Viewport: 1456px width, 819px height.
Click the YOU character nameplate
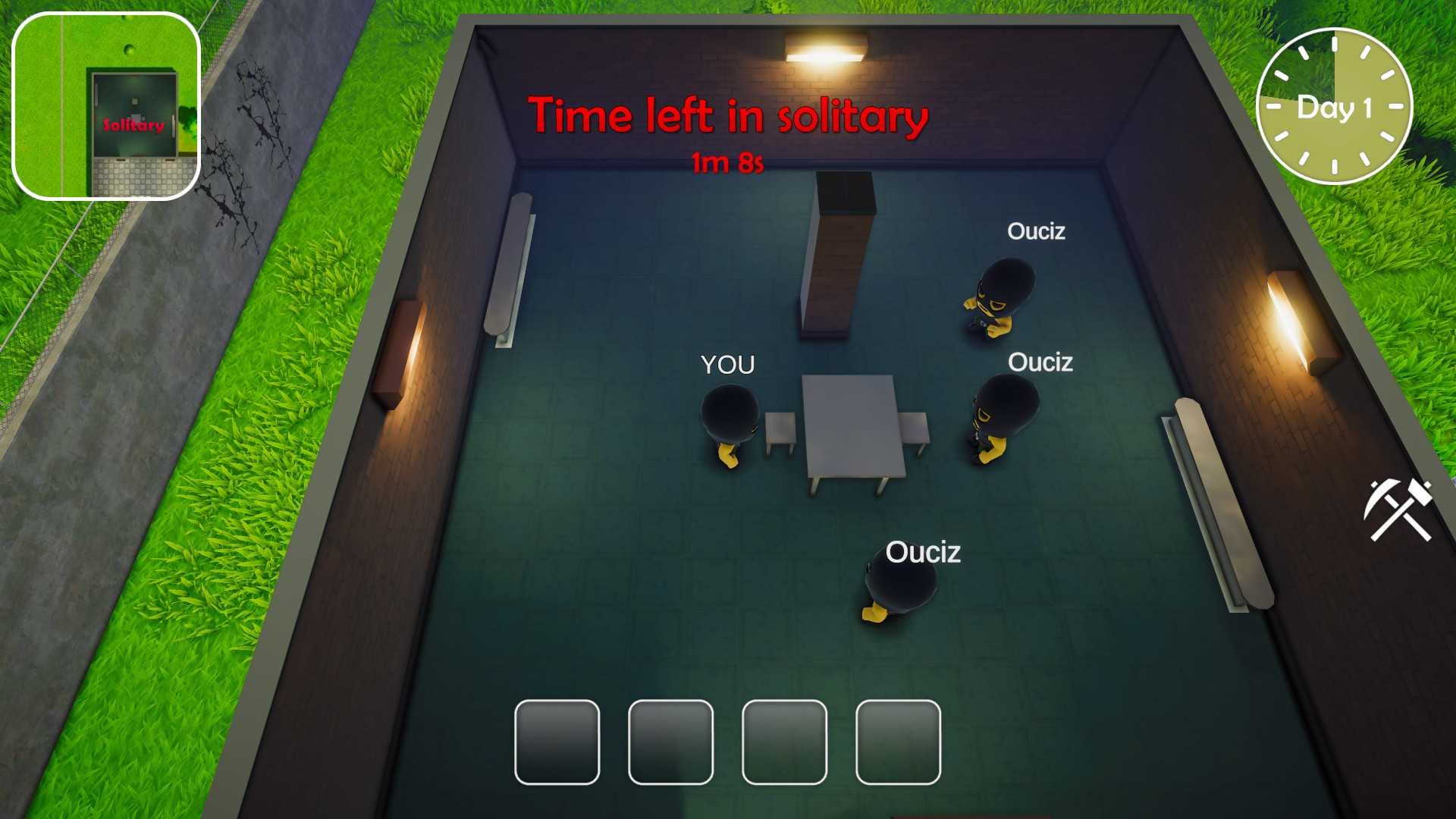click(x=727, y=366)
